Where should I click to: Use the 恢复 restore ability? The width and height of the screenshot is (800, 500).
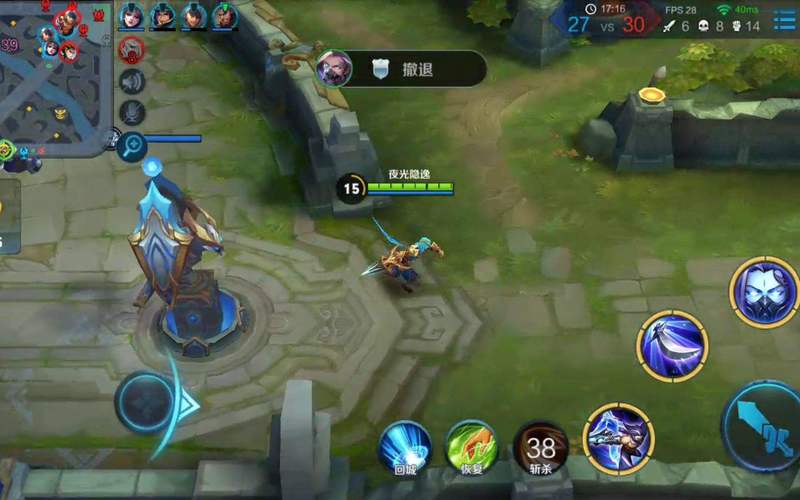point(471,446)
